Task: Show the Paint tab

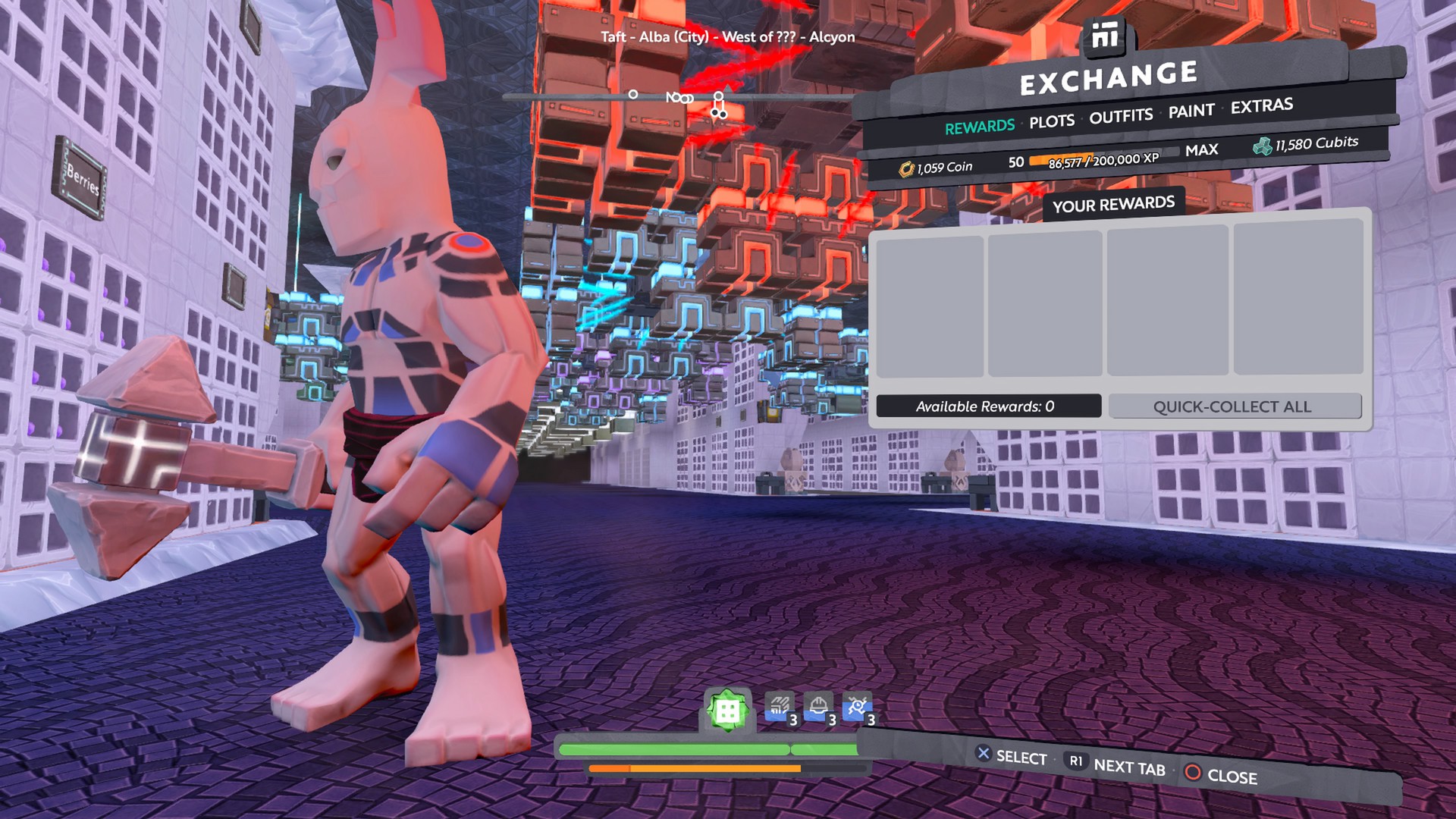Action: [1191, 111]
